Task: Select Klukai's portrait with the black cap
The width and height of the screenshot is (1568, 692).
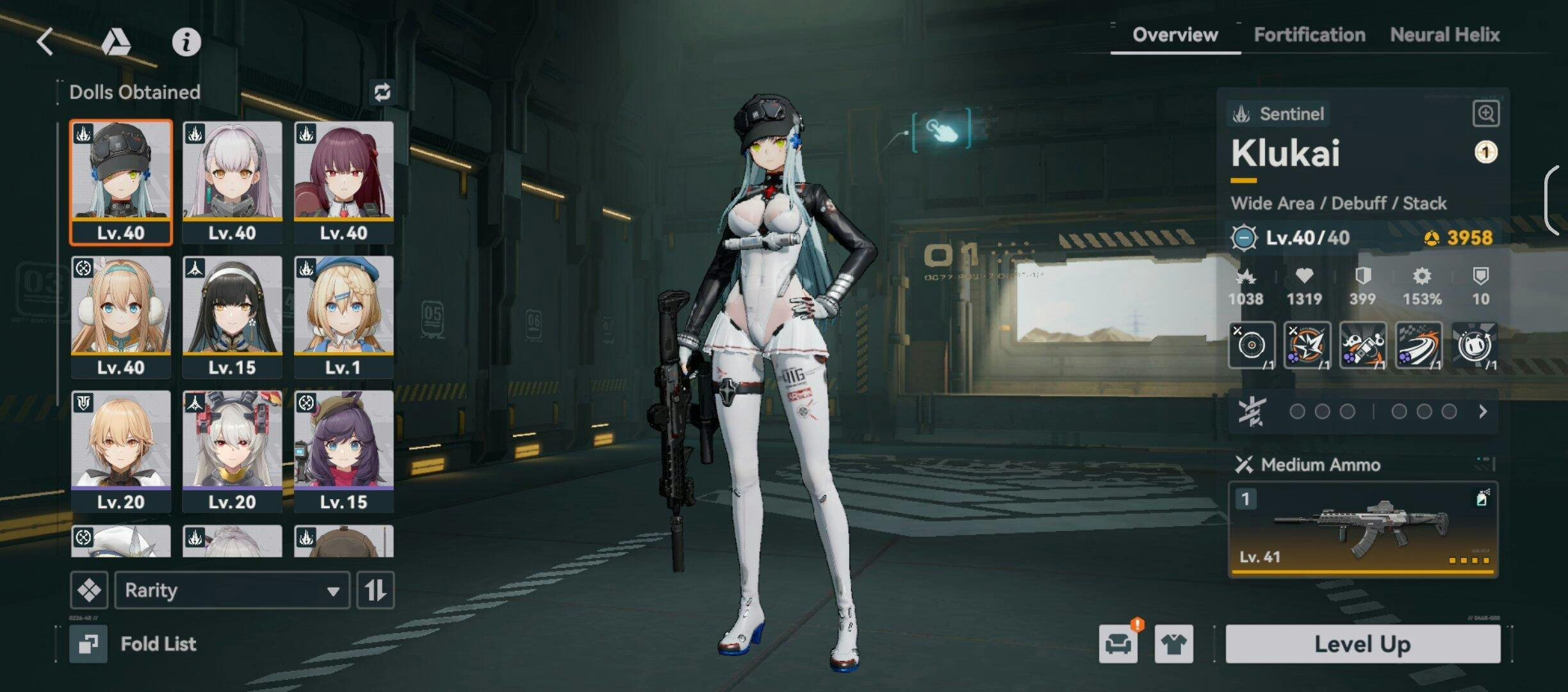Action: [121, 182]
